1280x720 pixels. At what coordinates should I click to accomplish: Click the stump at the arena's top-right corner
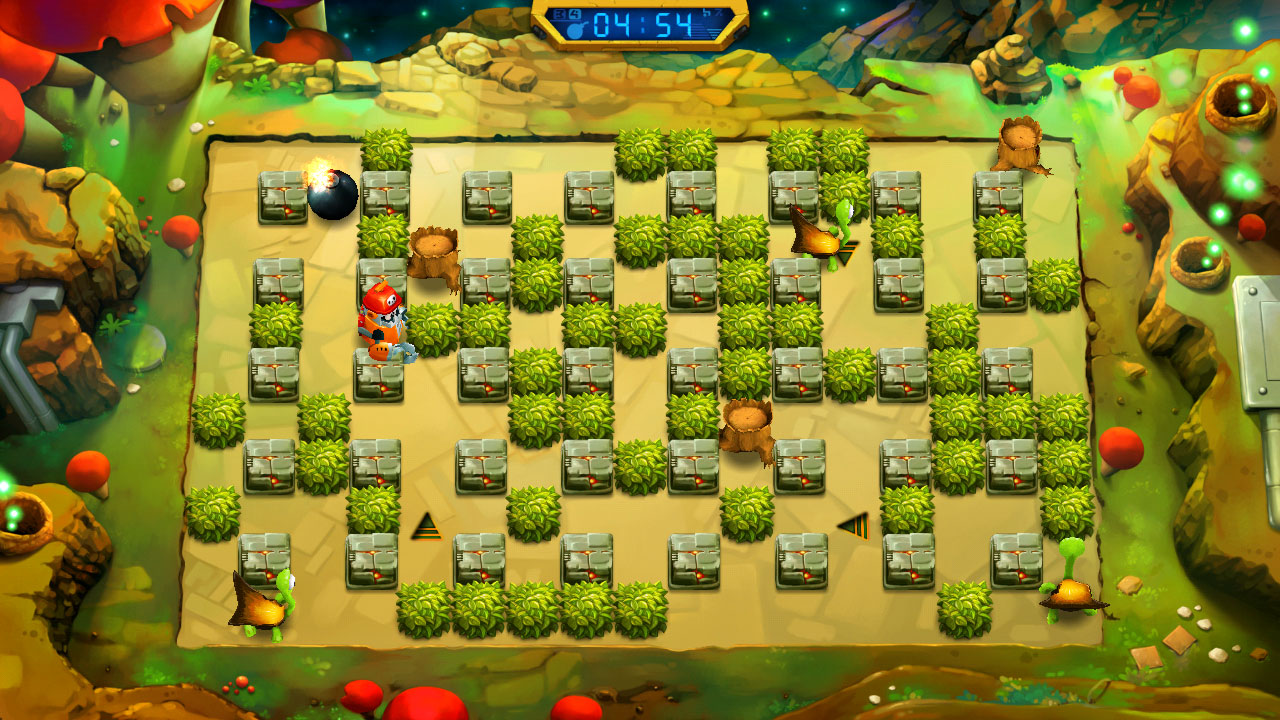pyautogui.click(x=1022, y=145)
